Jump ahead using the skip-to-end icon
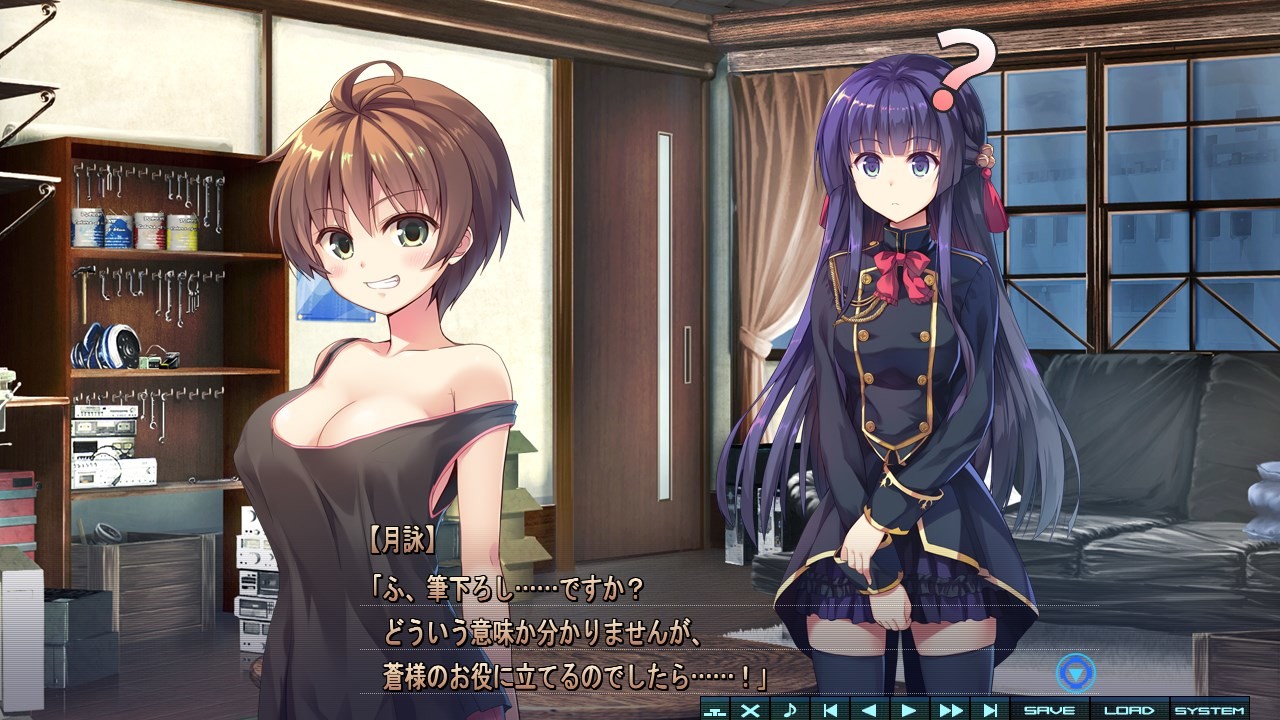 [x=988, y=708]
